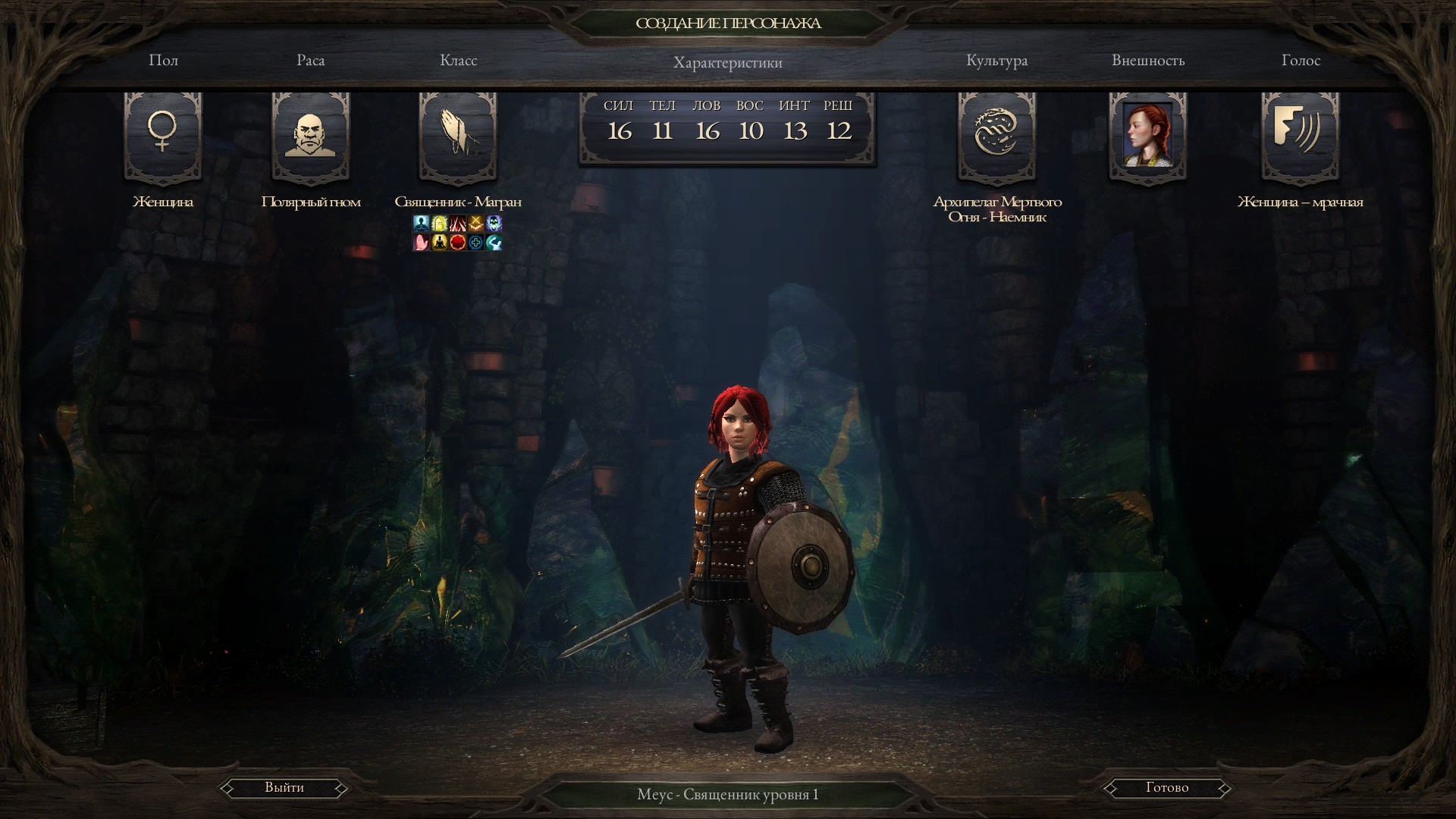Choose the praying hands class icon
This screenshot has width=1456, height=819.
point(458,135)
